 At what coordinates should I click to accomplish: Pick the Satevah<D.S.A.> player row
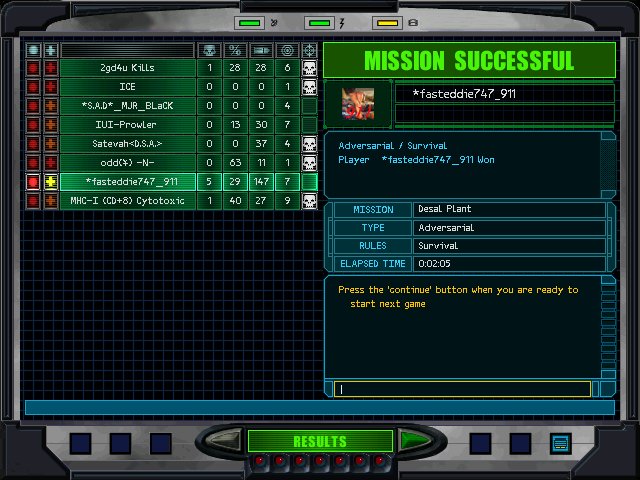tap(127, 144)
